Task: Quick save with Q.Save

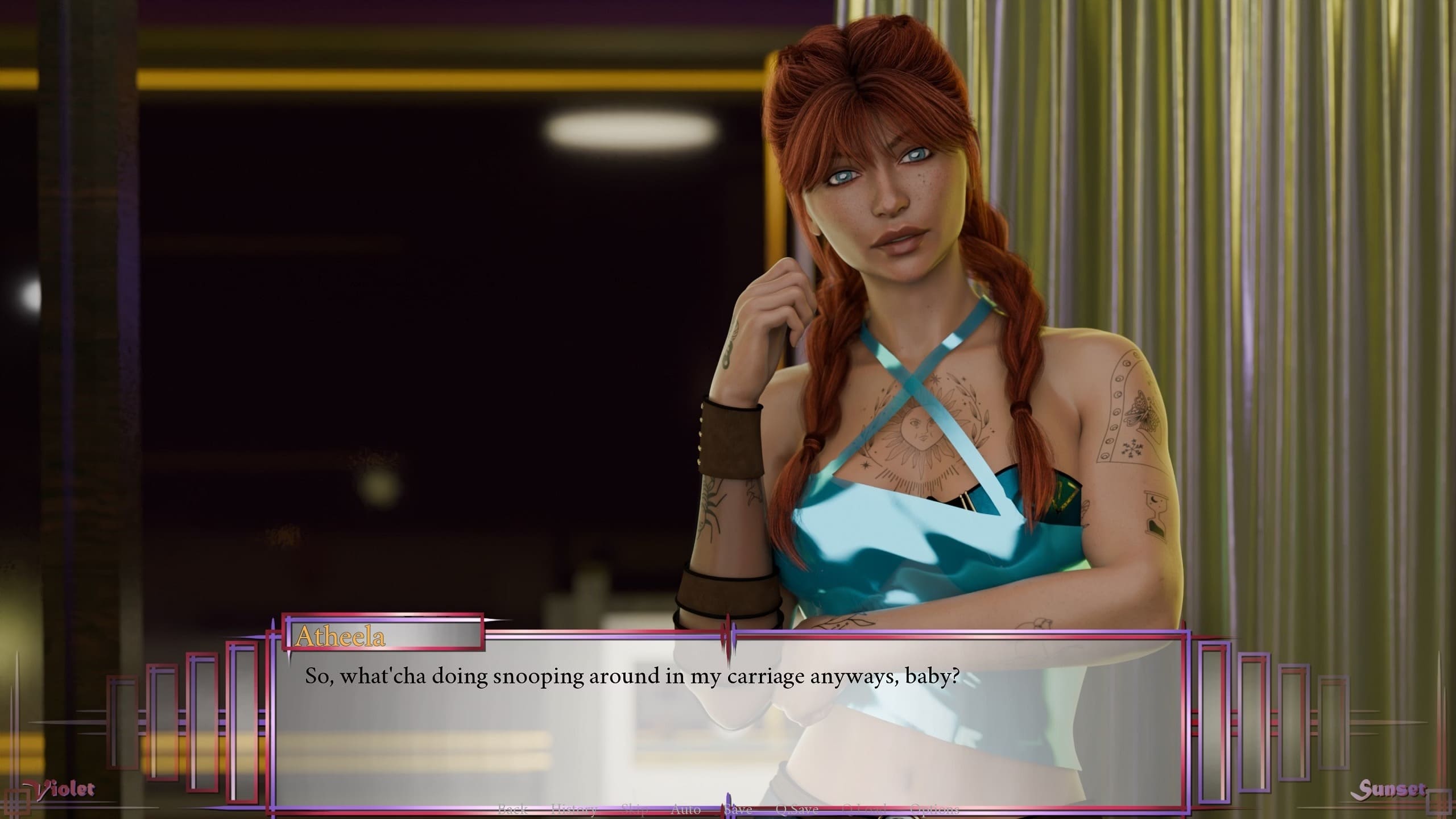Action: pyautogui.click(x=797, y=809)
